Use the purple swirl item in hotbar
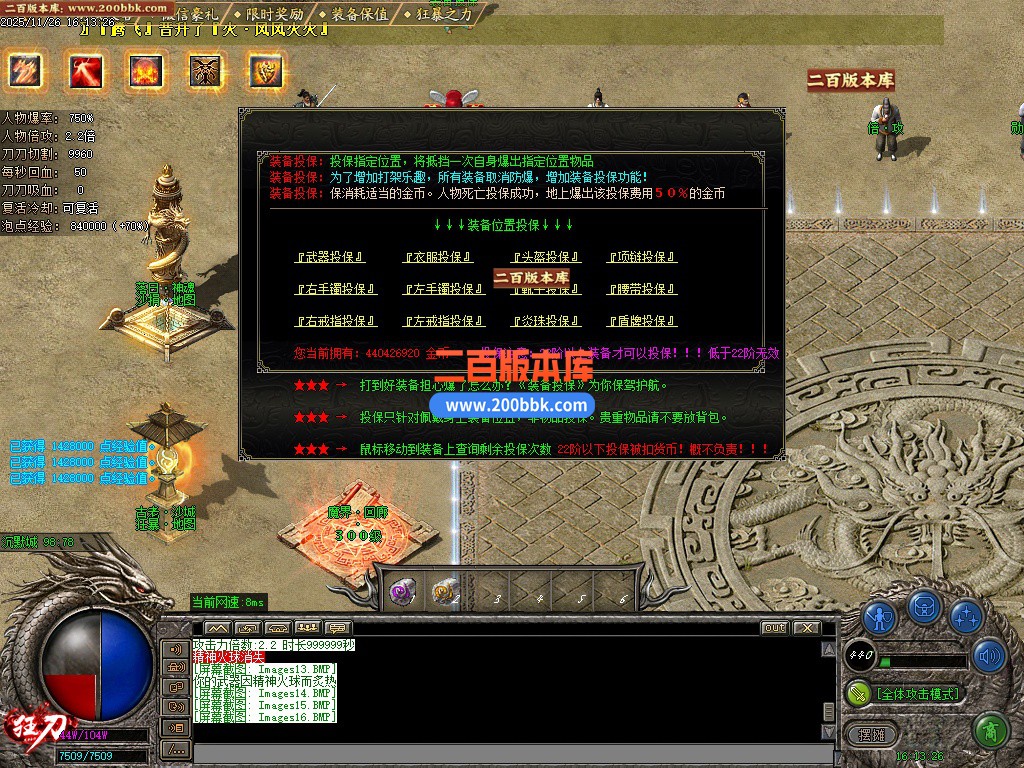The image size is (1024, 768). [402, 591]
